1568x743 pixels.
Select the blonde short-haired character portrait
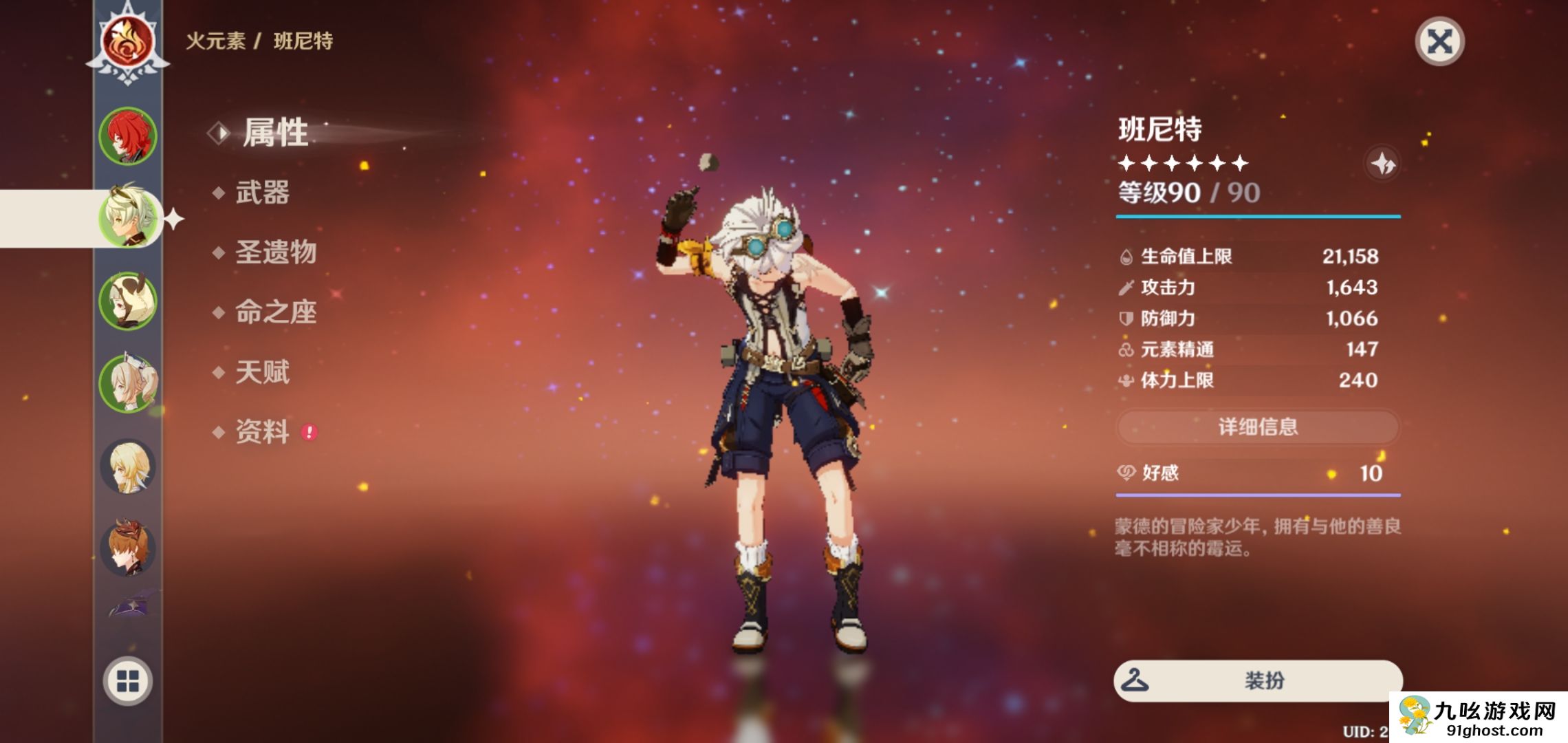click(128, 466)
